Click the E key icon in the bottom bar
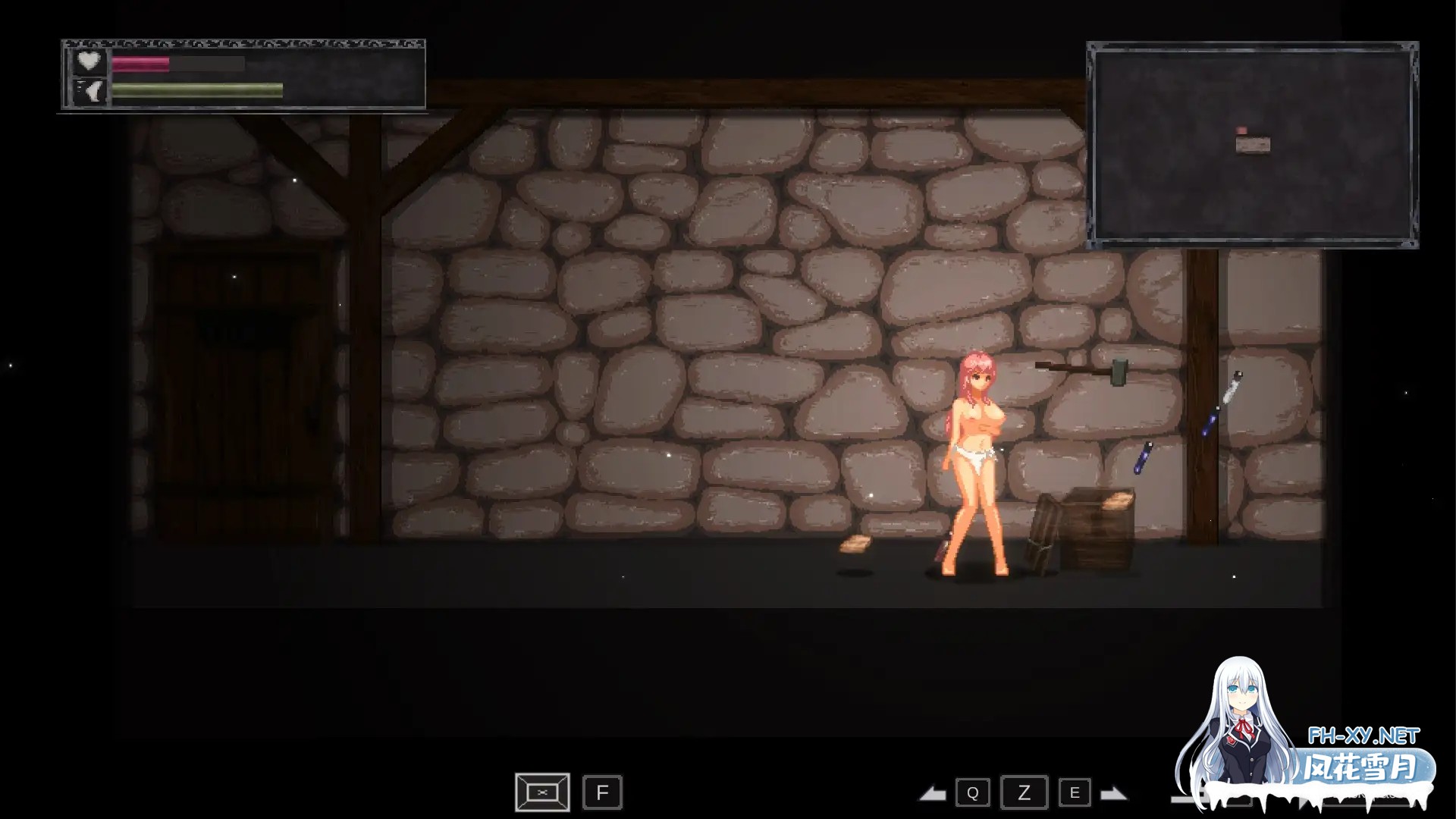Image resolution: width=1456 pixels, height=819 pixels. 1075,793
